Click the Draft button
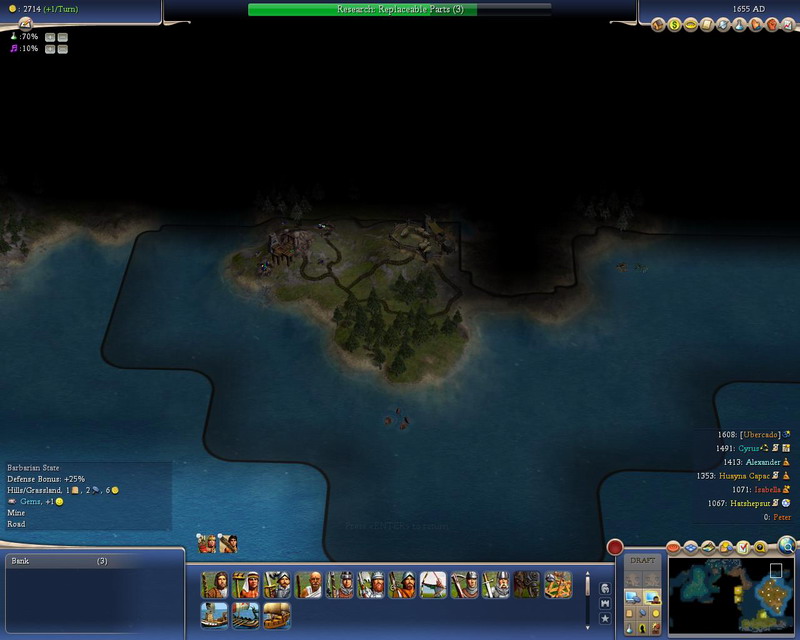 click(643, 560)
